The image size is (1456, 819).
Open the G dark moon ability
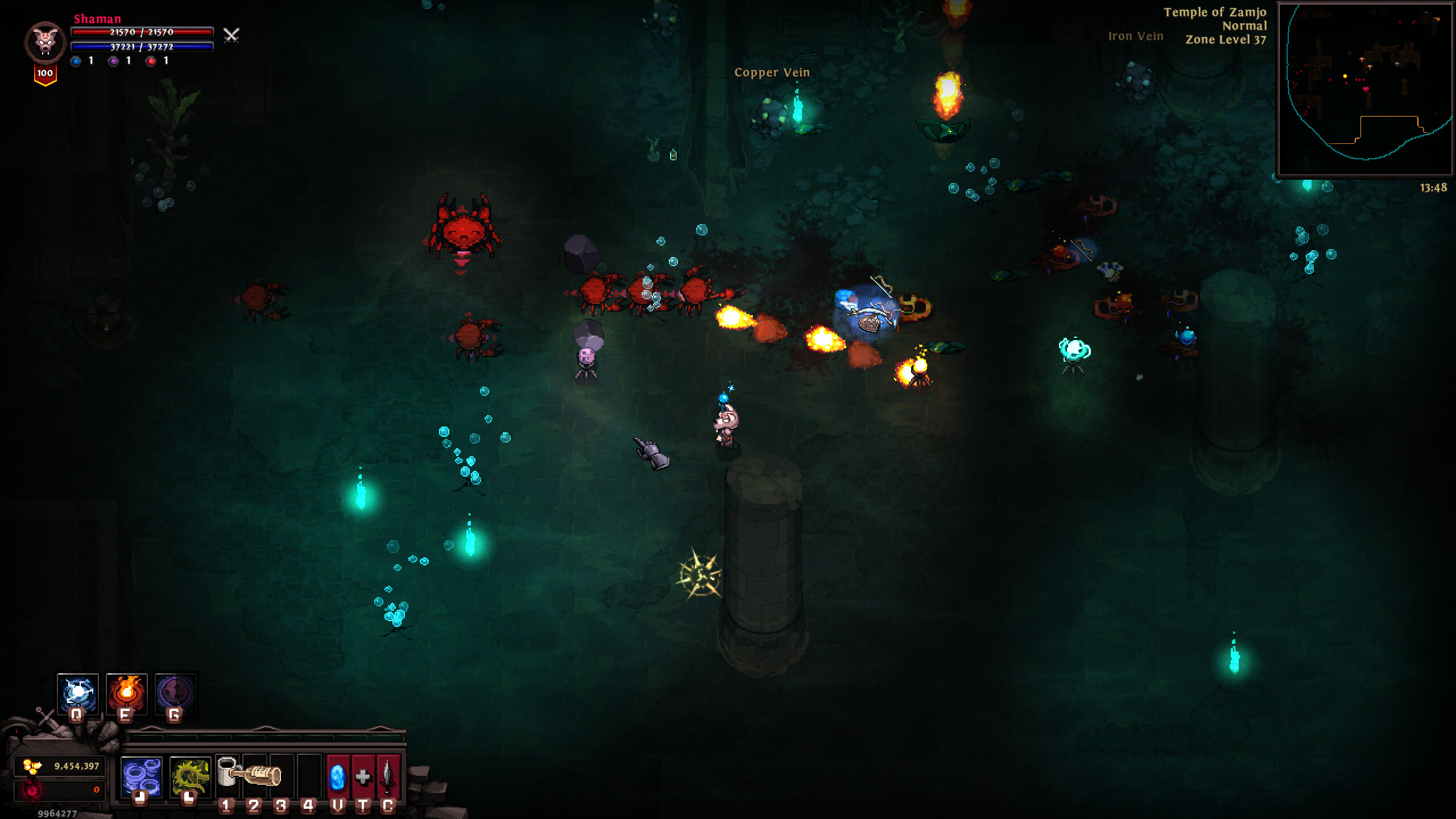point(175,692)
